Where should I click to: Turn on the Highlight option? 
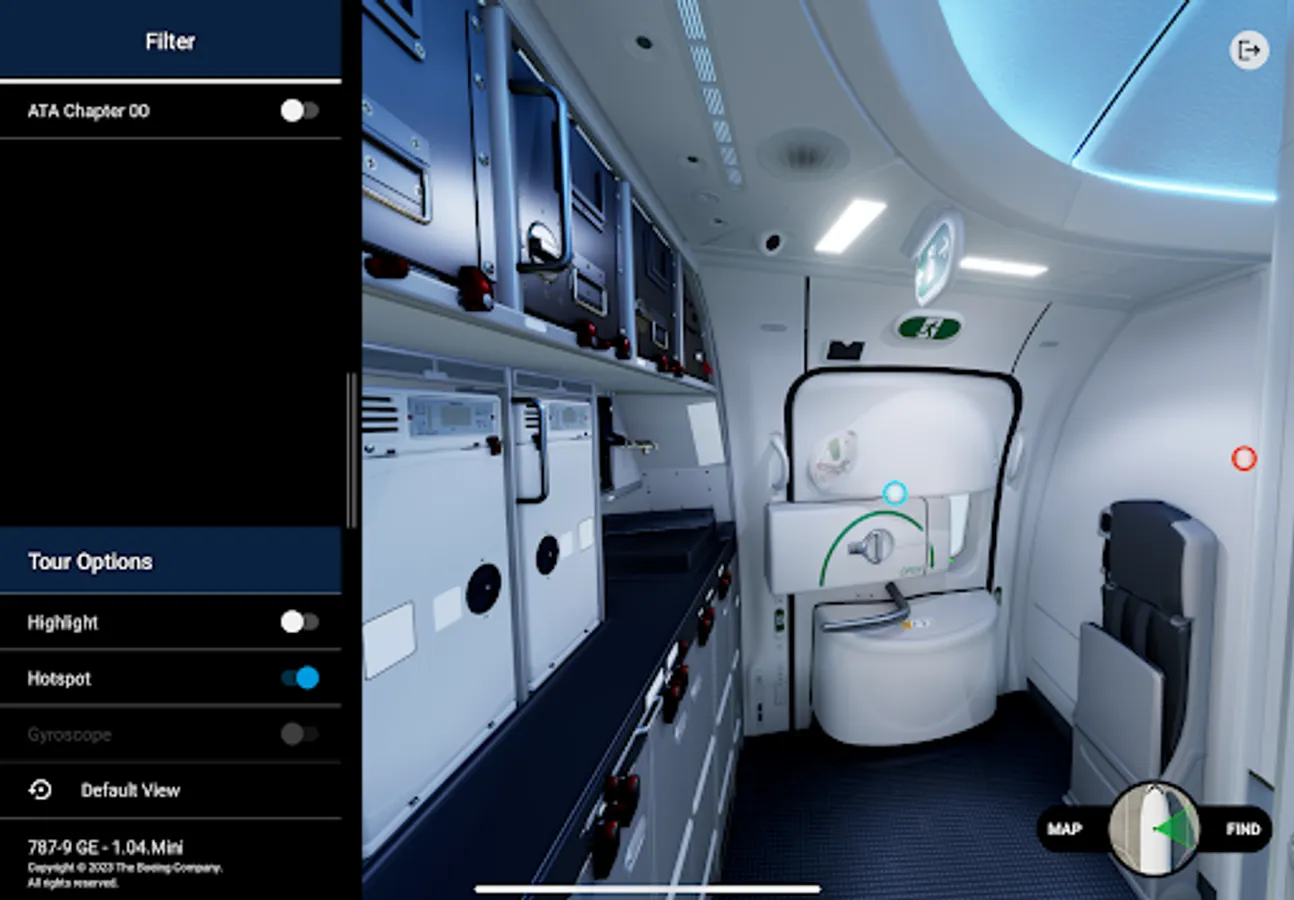click(x=297, y=622)
